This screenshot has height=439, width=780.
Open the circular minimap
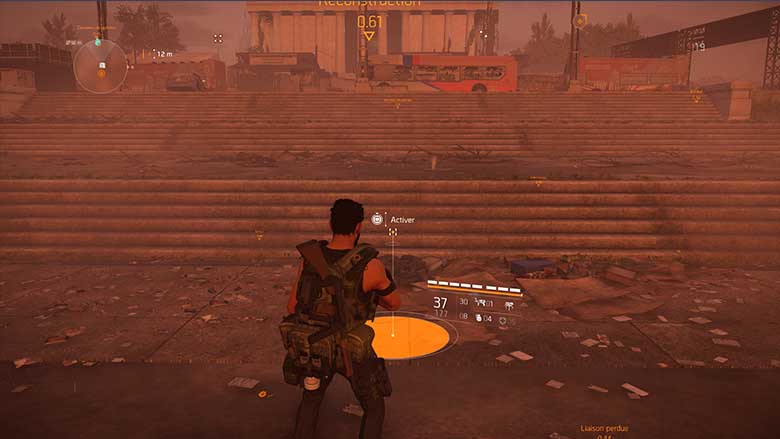pyautogui.click(x=100, y=66)
